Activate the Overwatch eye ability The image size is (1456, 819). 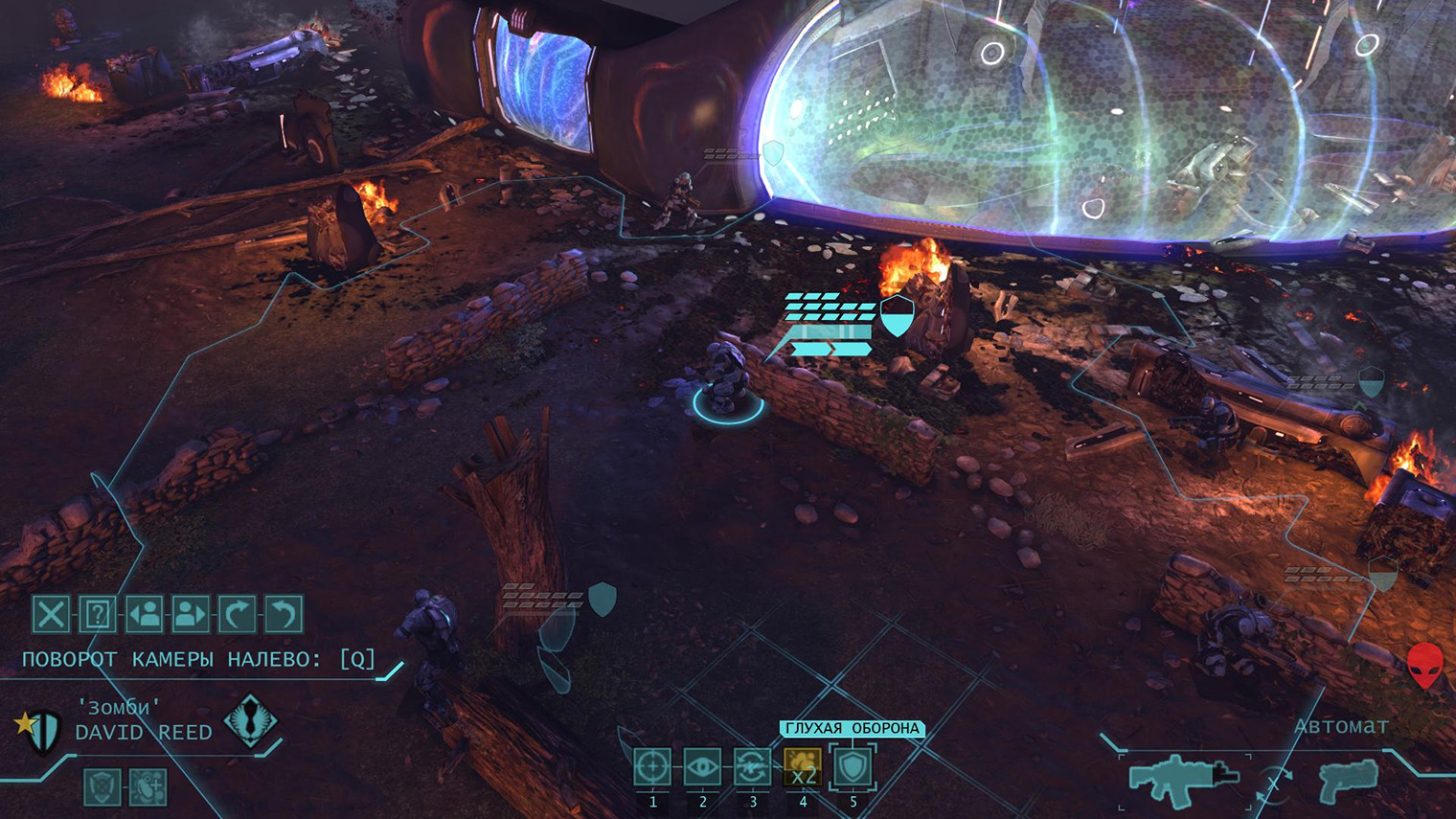704,768
